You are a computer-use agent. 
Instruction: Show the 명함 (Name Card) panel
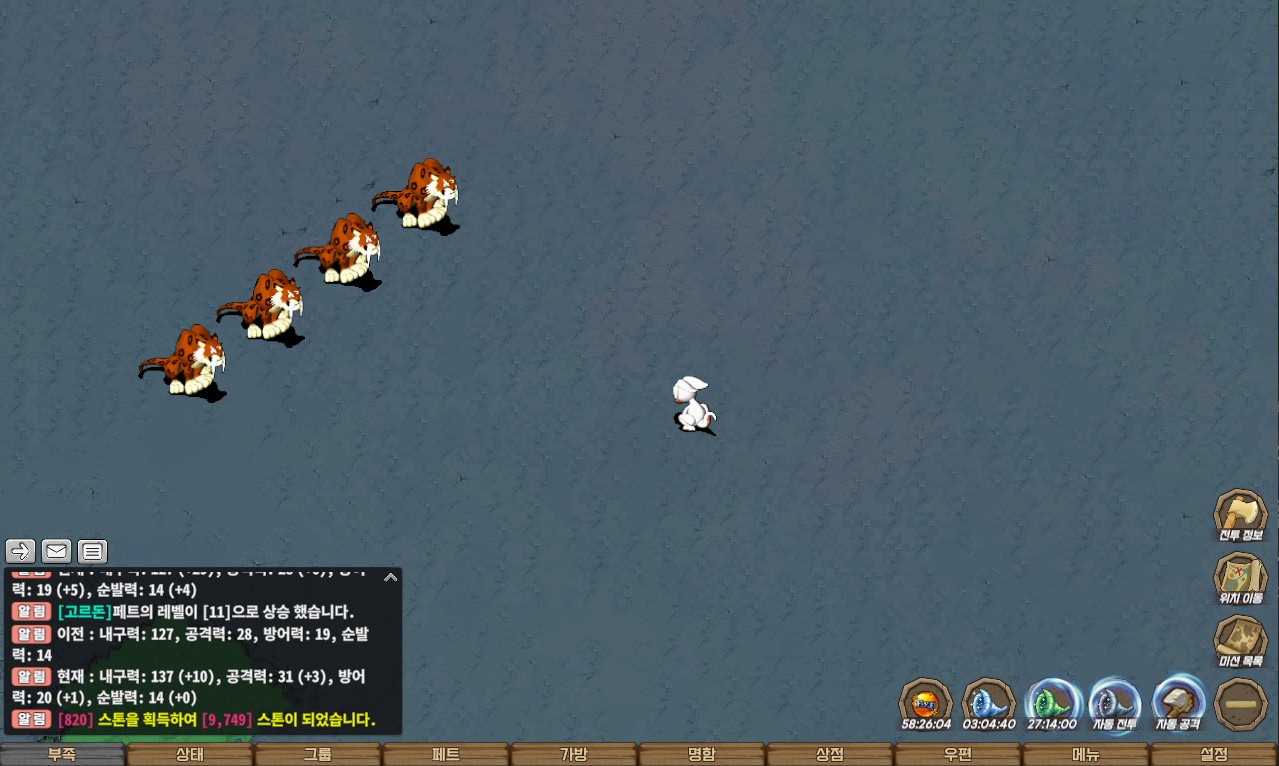click(x=702, y=755)
